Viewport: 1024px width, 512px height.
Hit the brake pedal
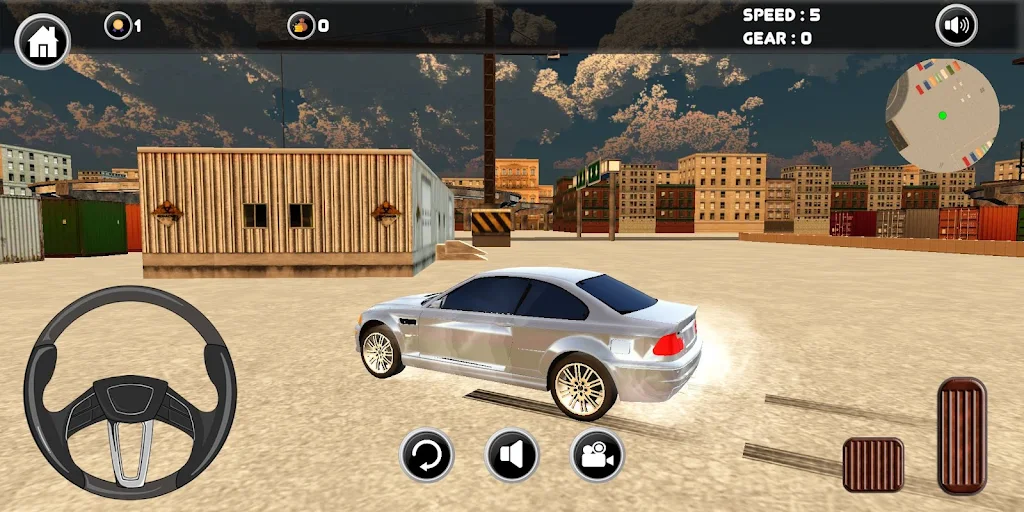coord(873,464)
